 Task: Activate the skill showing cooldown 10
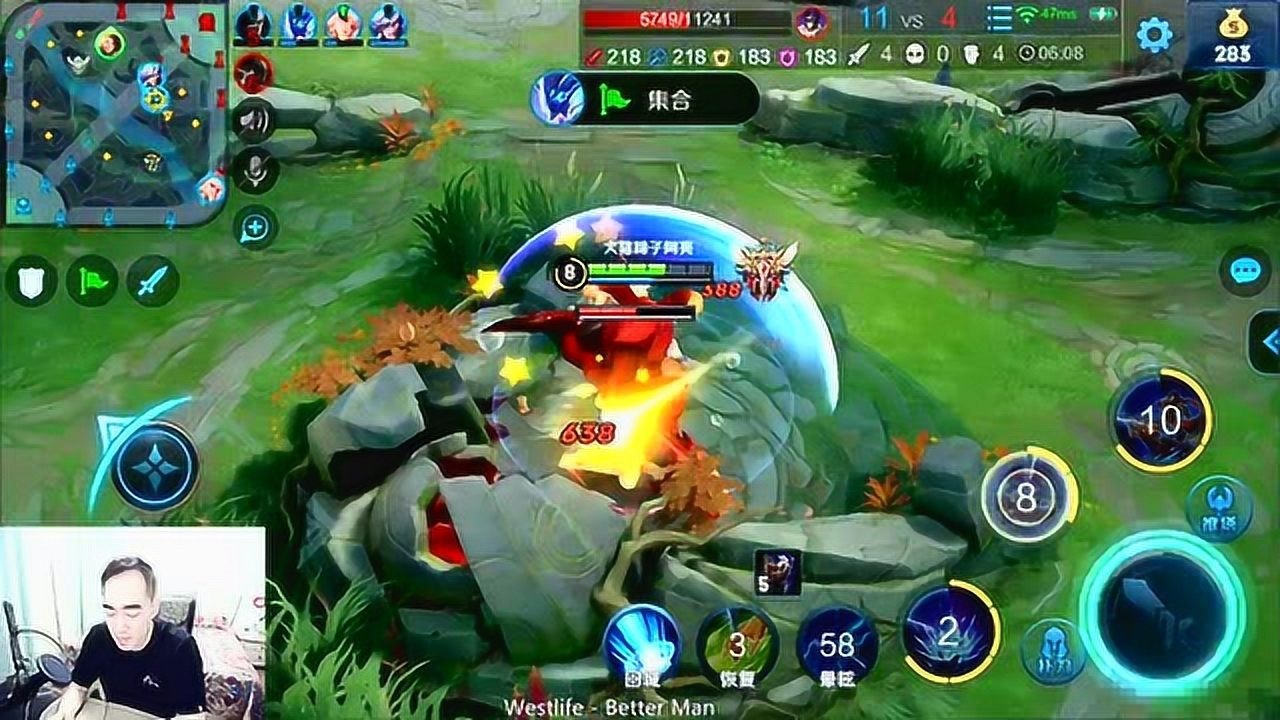[x=1160, y=421]
